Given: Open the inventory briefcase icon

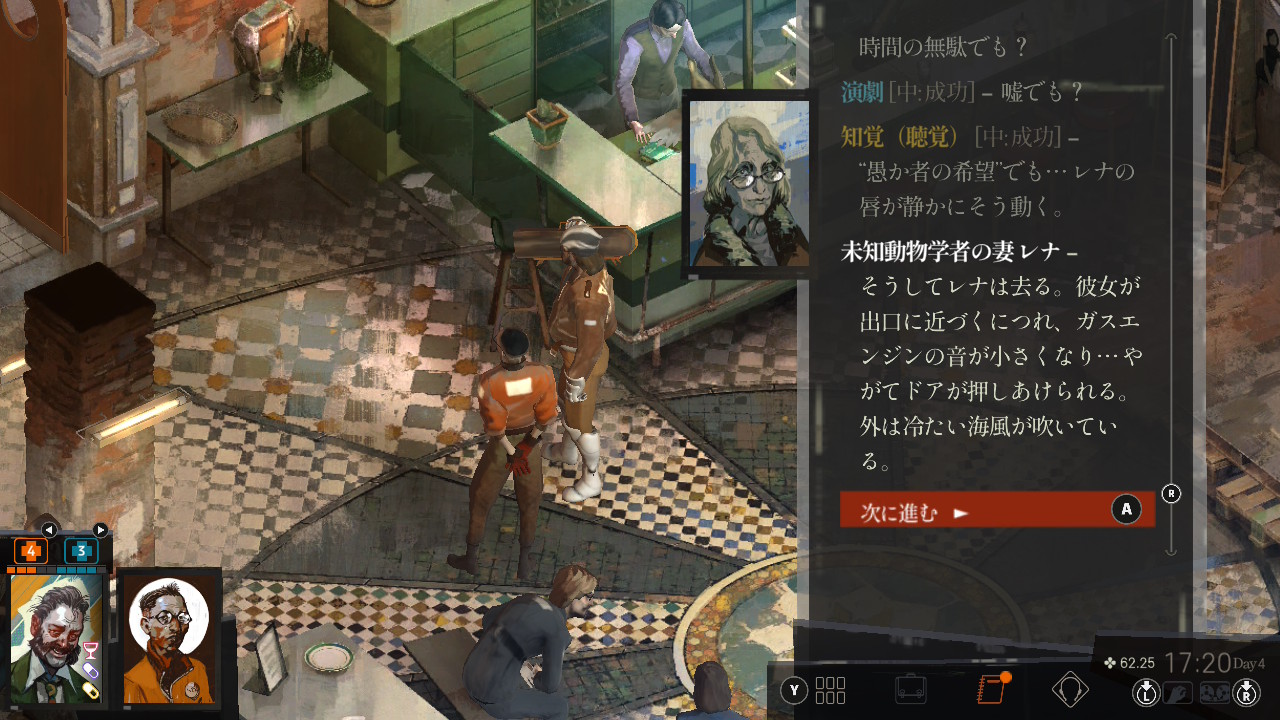Looking at the screenshot, I should [910, 689].
